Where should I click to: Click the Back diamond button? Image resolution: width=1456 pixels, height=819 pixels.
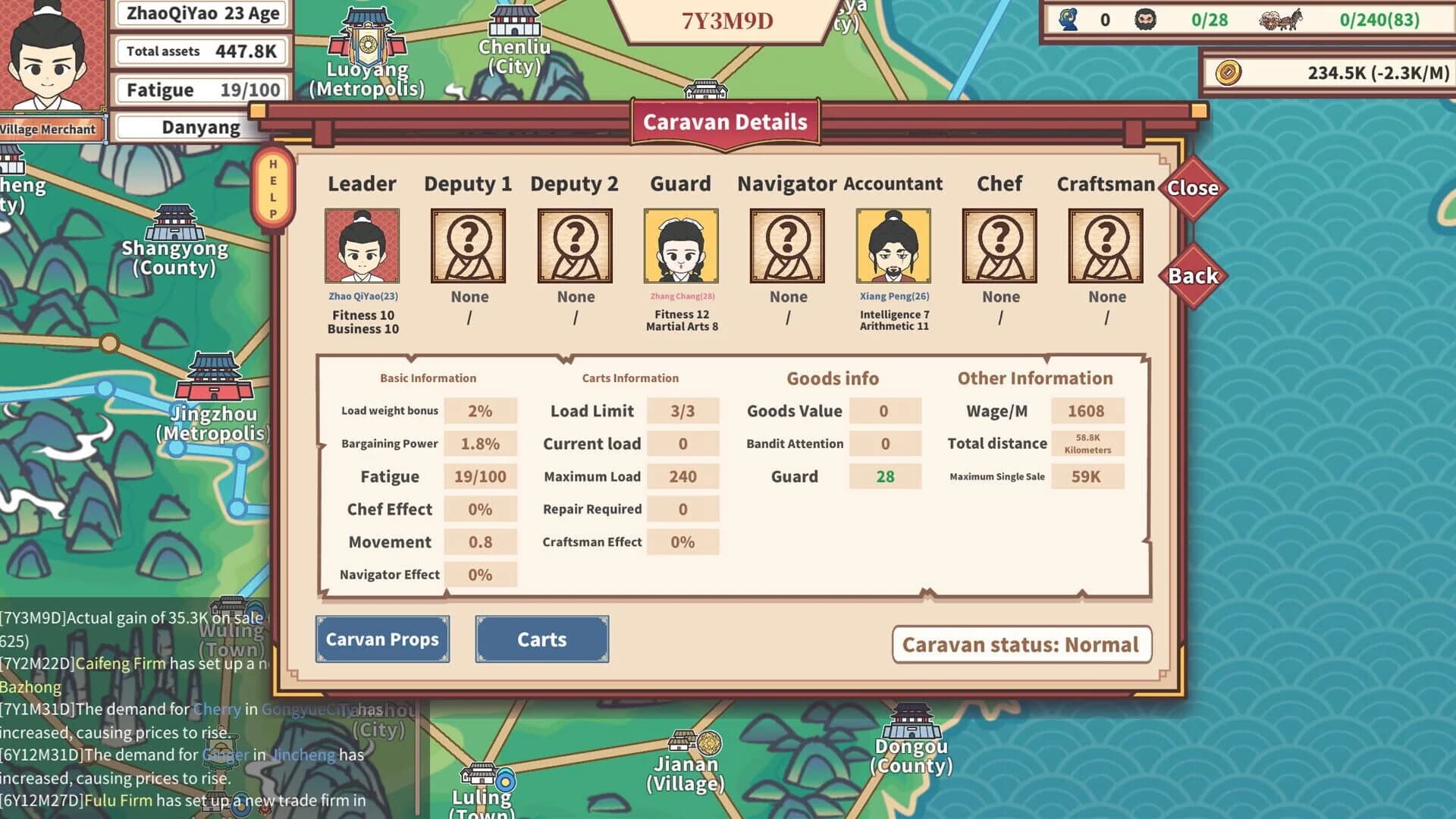point(1193,275)
